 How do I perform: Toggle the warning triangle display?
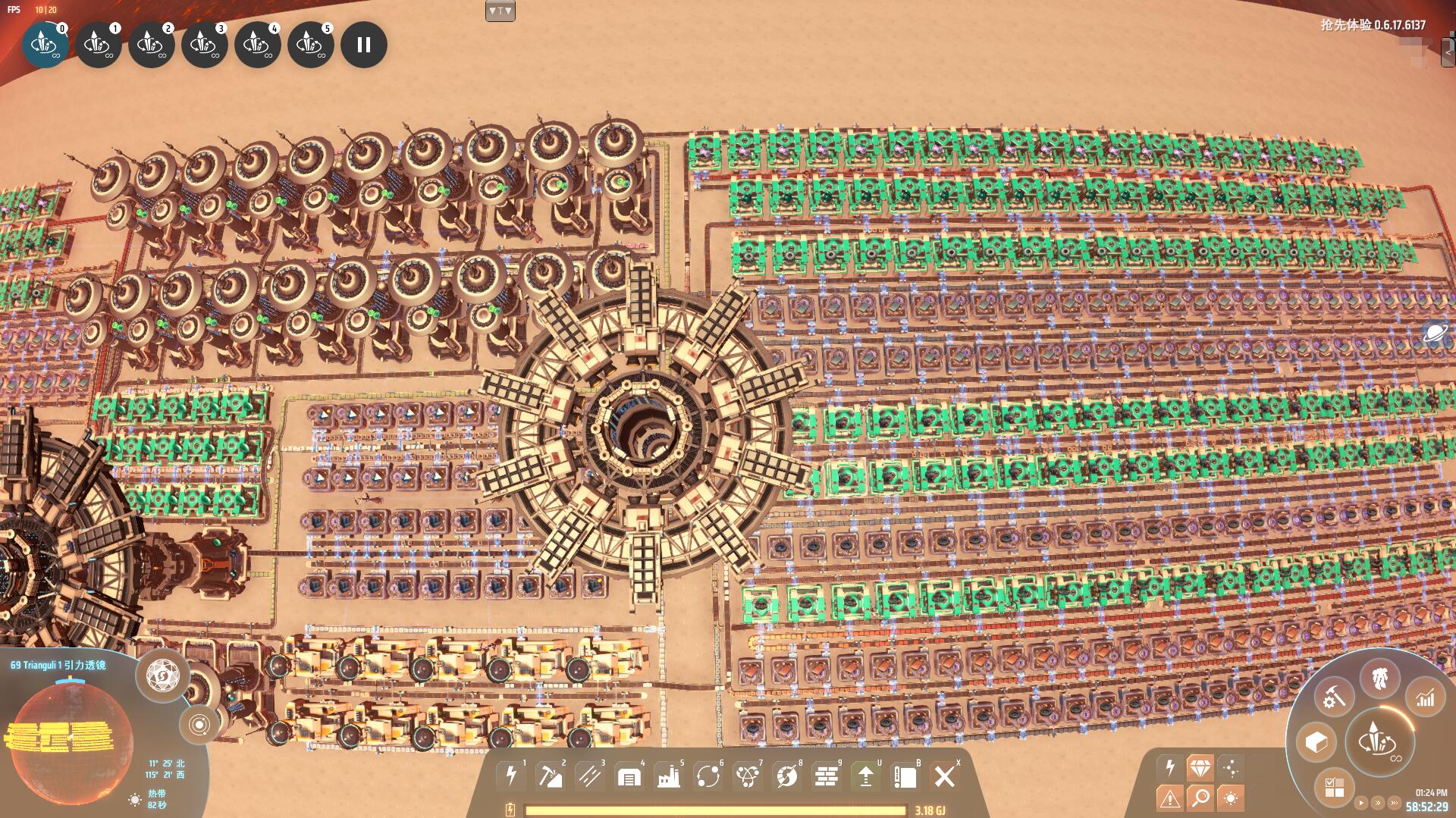[1169, 798]
